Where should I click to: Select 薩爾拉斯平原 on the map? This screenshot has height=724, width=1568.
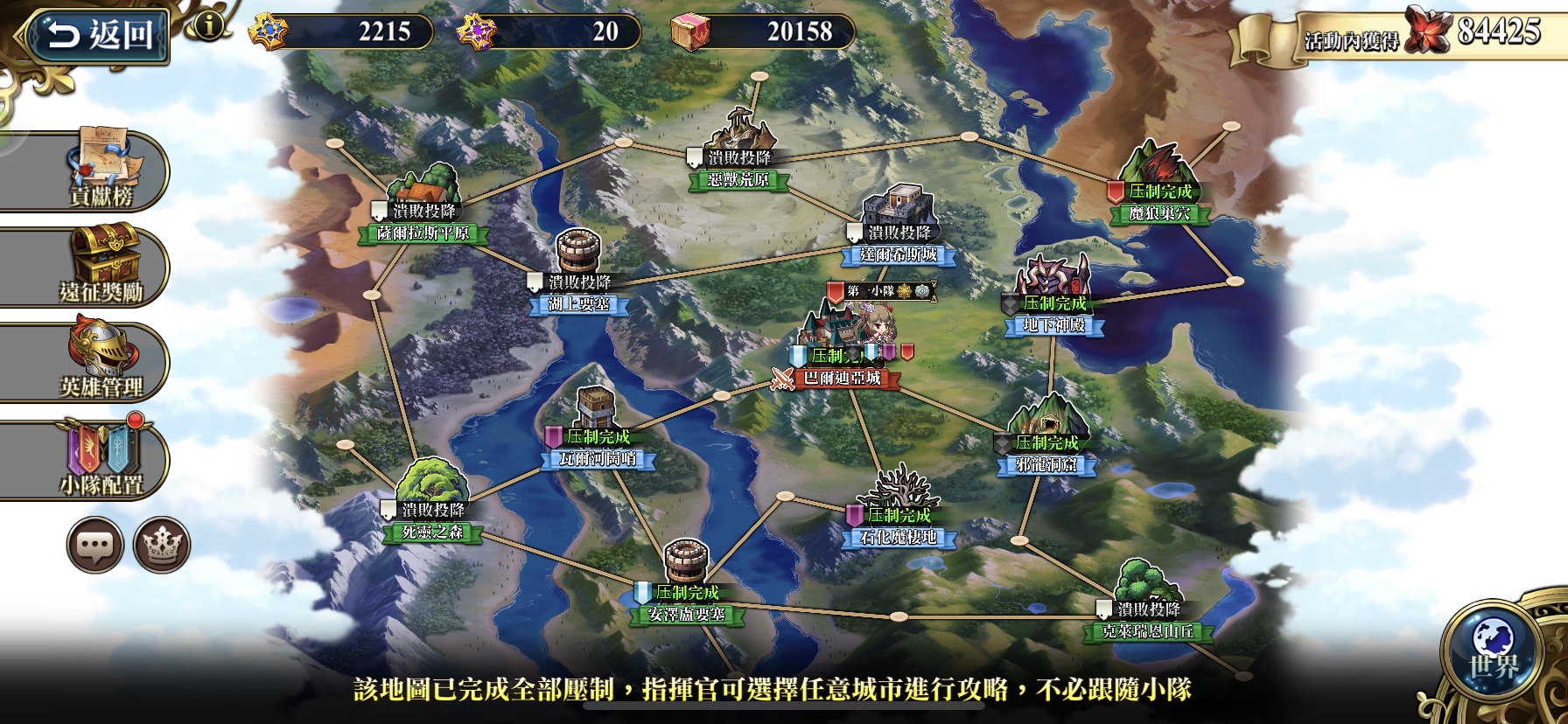(x=423, y=233)
